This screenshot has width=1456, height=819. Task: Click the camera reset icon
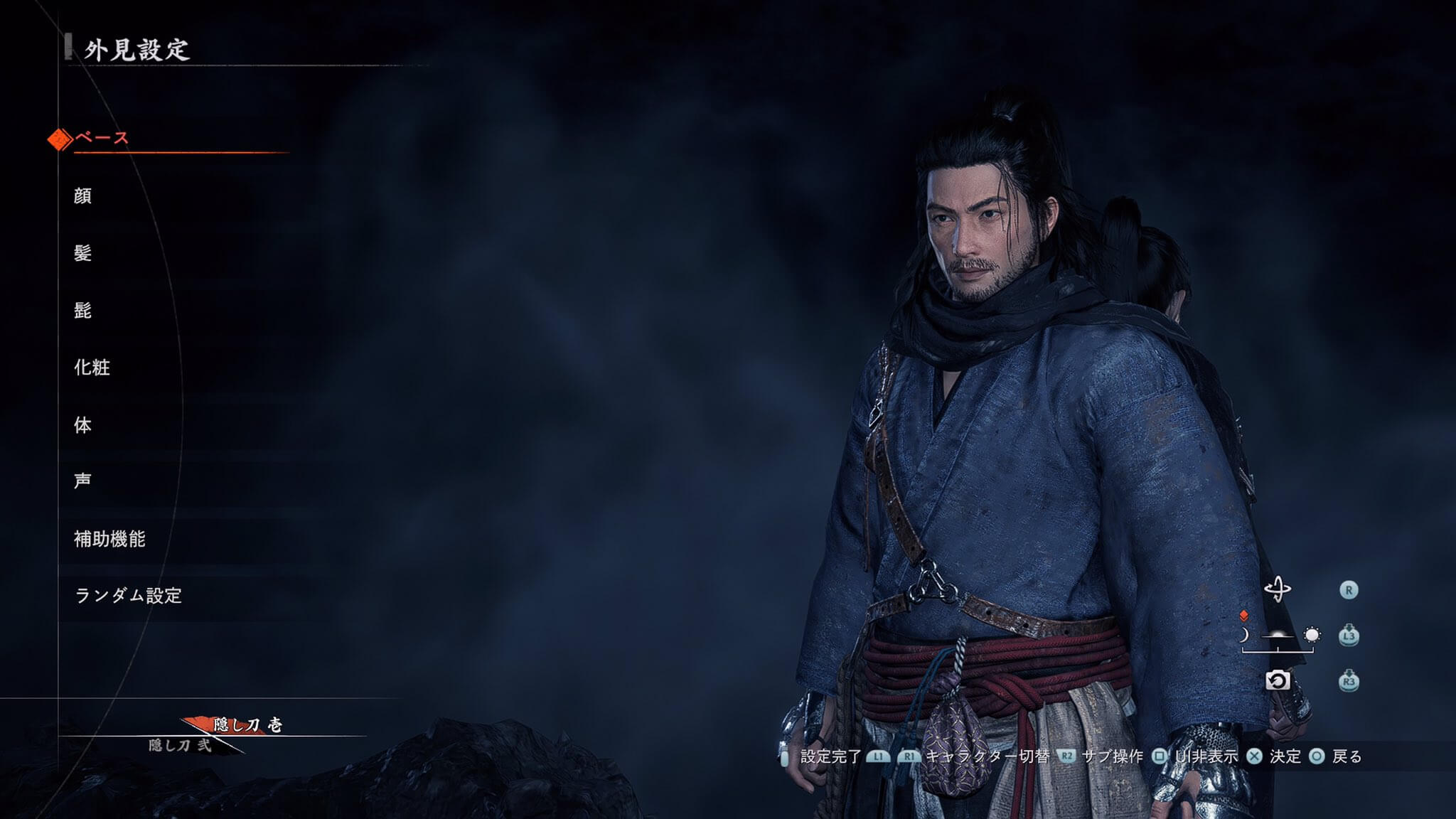(1277, 681)
